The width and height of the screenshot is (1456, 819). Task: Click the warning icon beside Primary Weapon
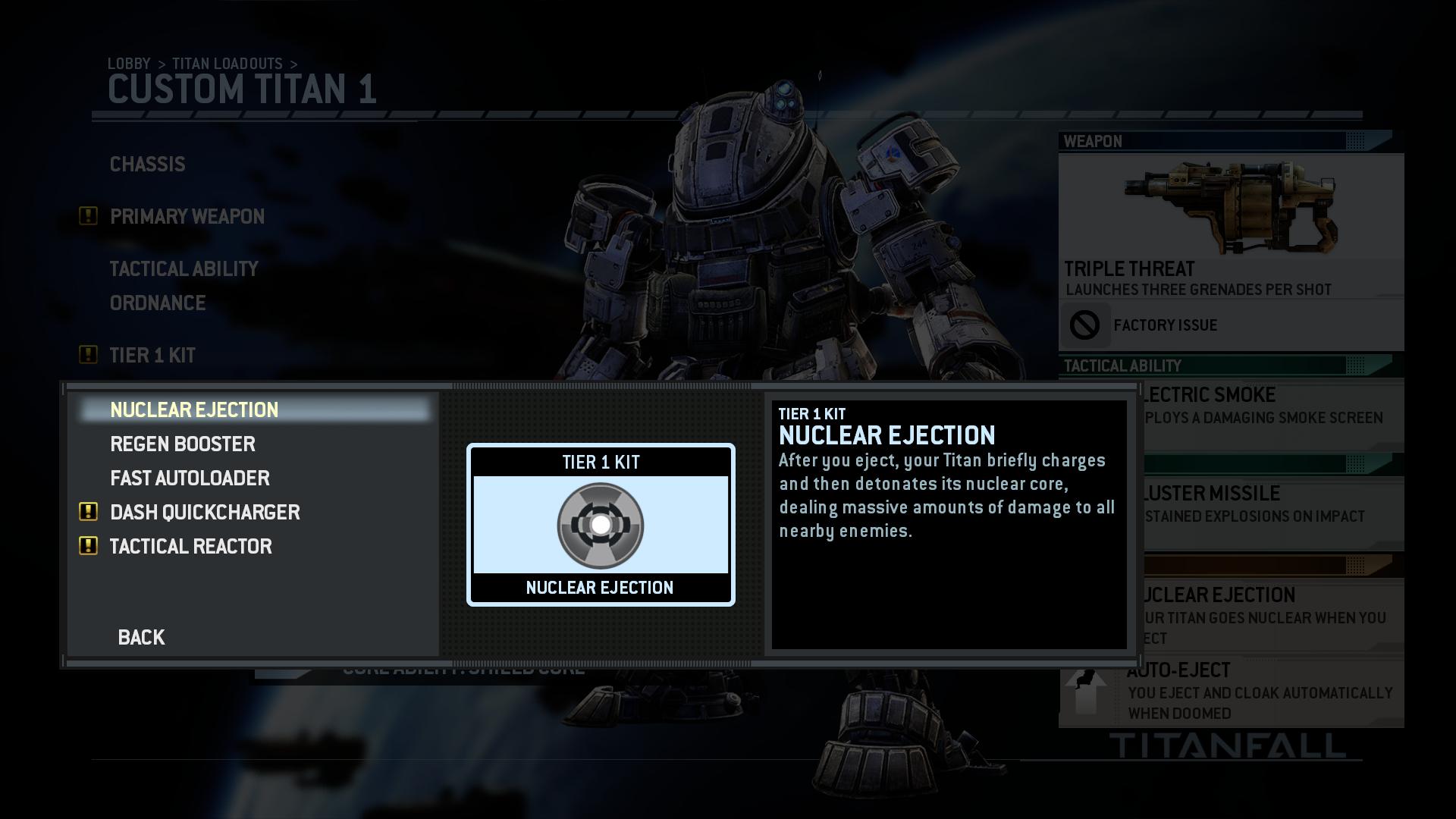[87, 216]
